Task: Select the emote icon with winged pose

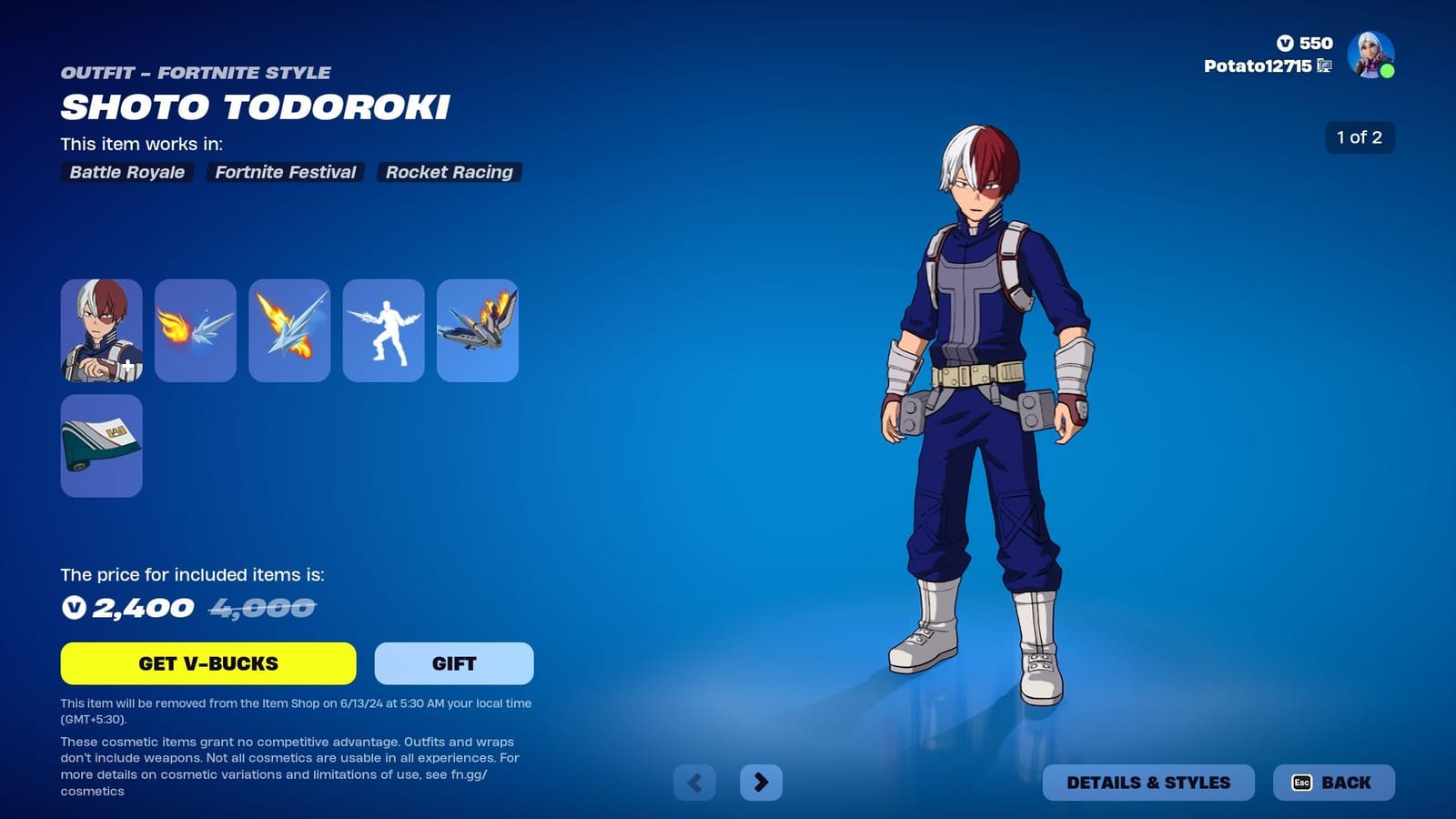Action: coord(382,329)
